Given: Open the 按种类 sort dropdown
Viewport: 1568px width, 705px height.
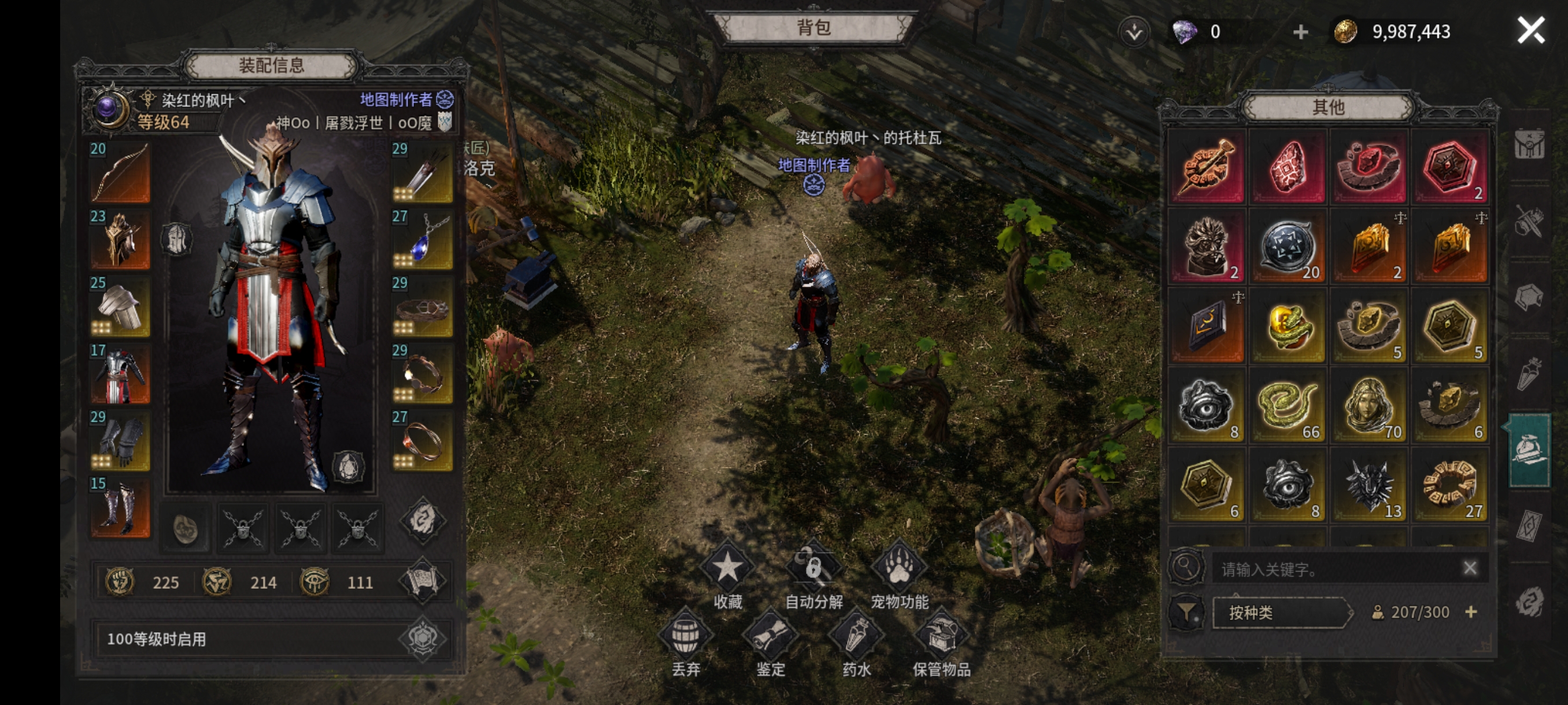Looking at the screenshot, I should pos(1281,612).
